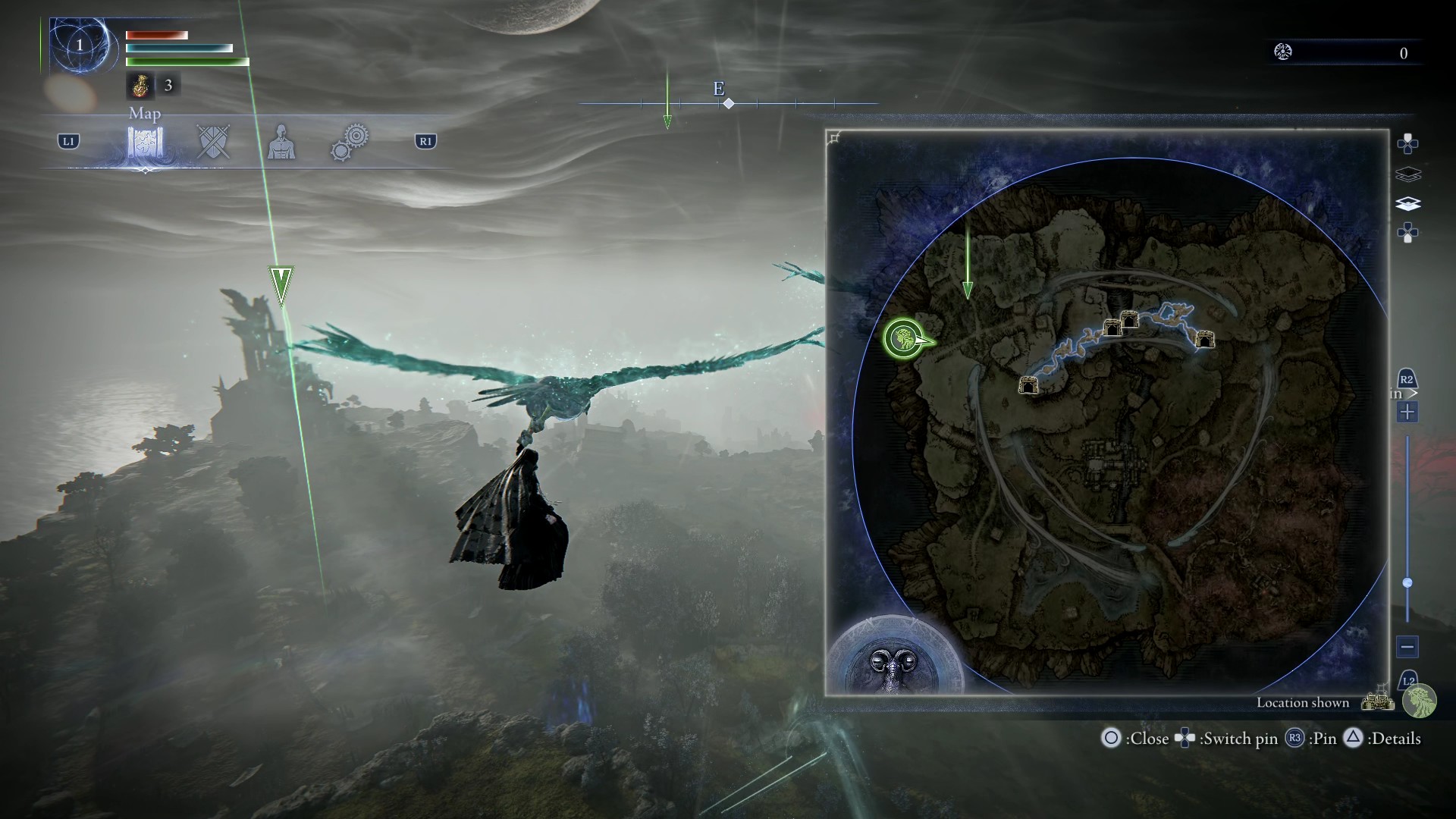Select the dimmed map layer icon
1456x819 pixels.
(1407, 174)
